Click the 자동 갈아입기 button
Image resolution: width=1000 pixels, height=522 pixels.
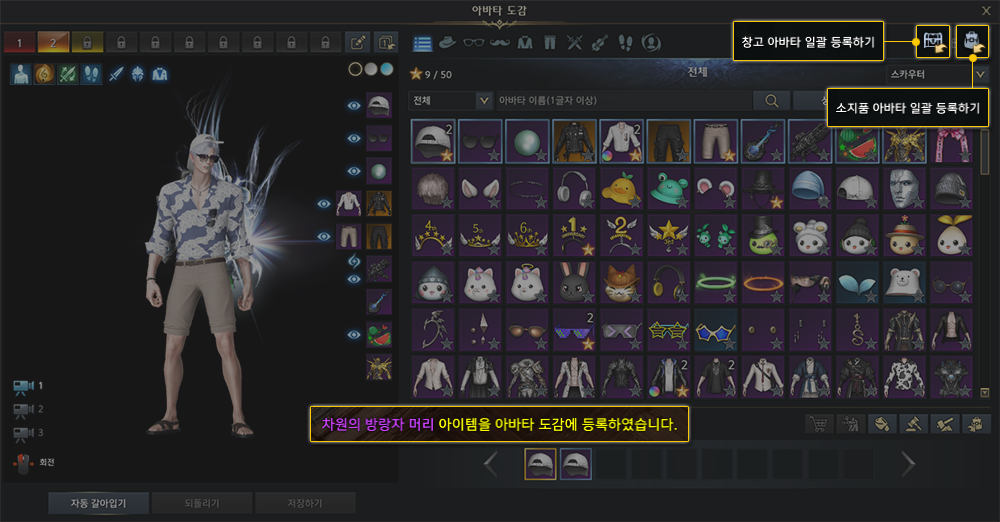coord(100,502)
